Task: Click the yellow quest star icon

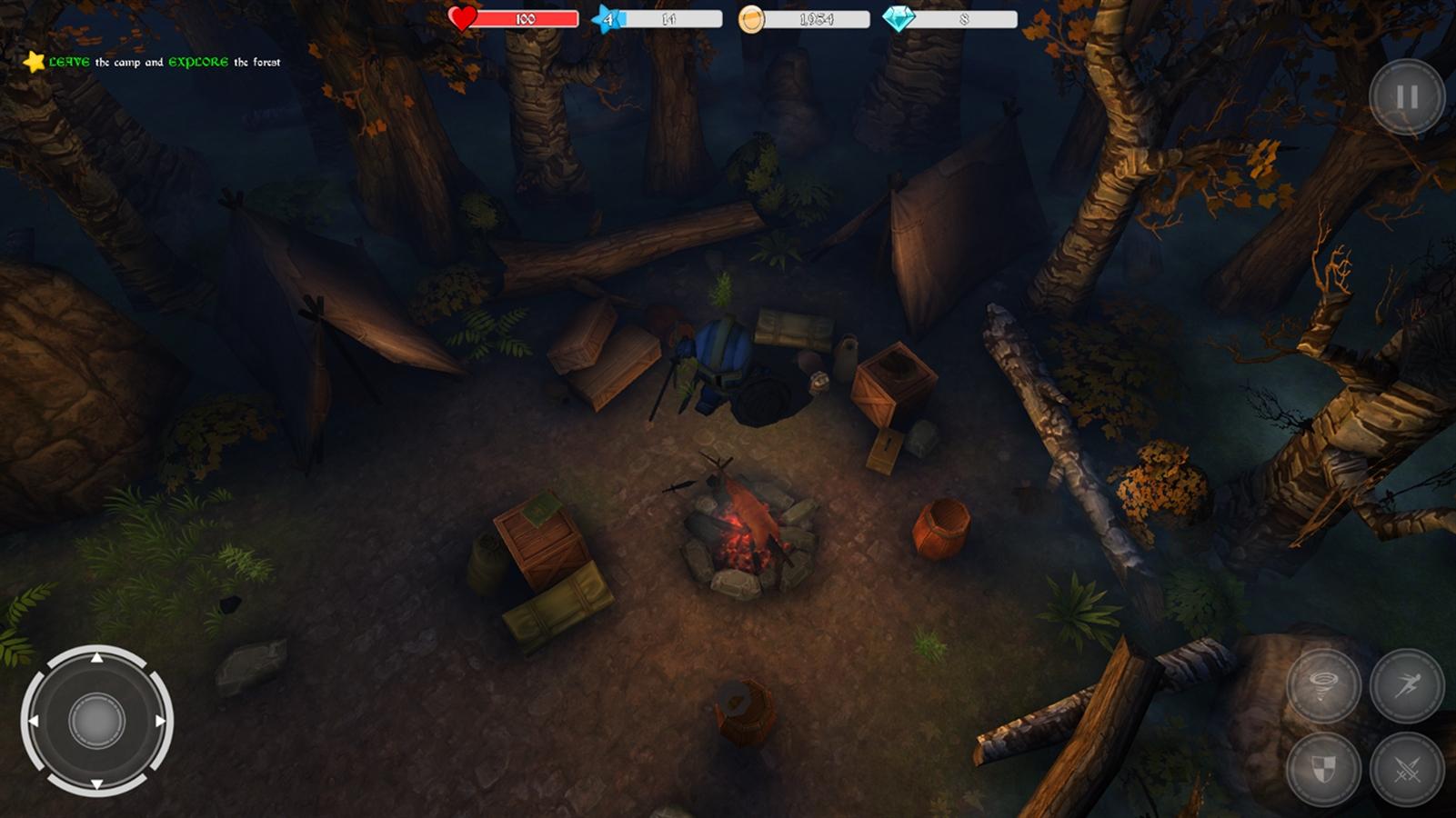Action: pos(34,62)
